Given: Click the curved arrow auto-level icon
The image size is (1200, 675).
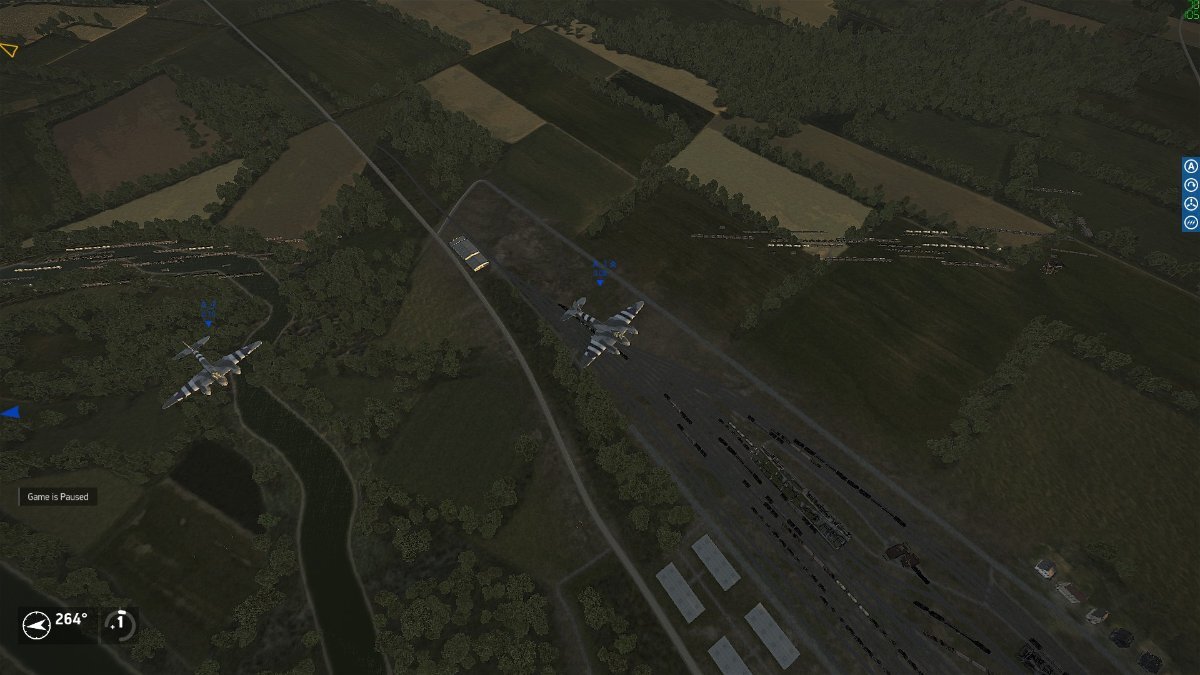Looking at the screenshot, I should (x=1191, y=185).
